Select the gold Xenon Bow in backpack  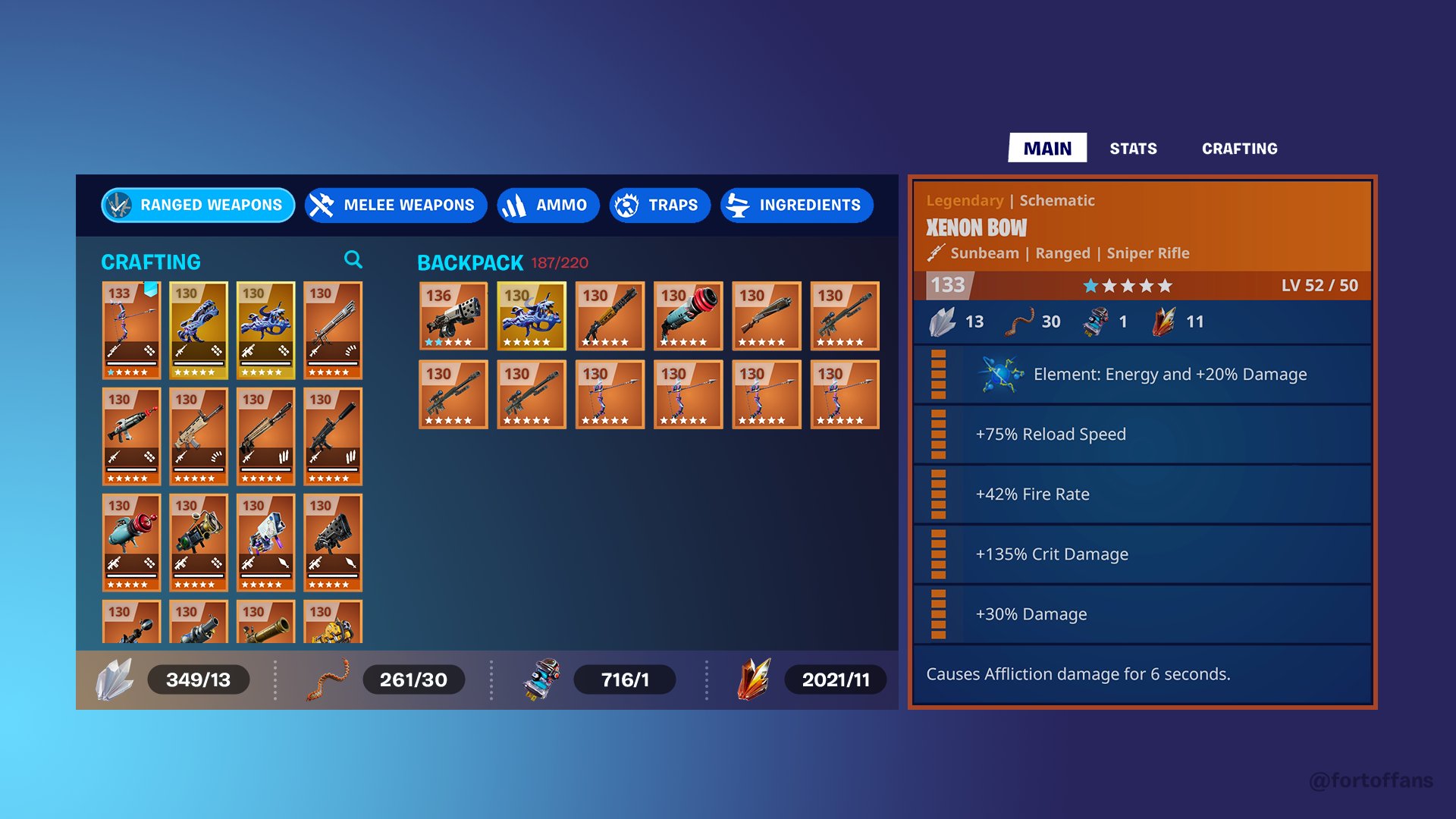coord(531,317)
